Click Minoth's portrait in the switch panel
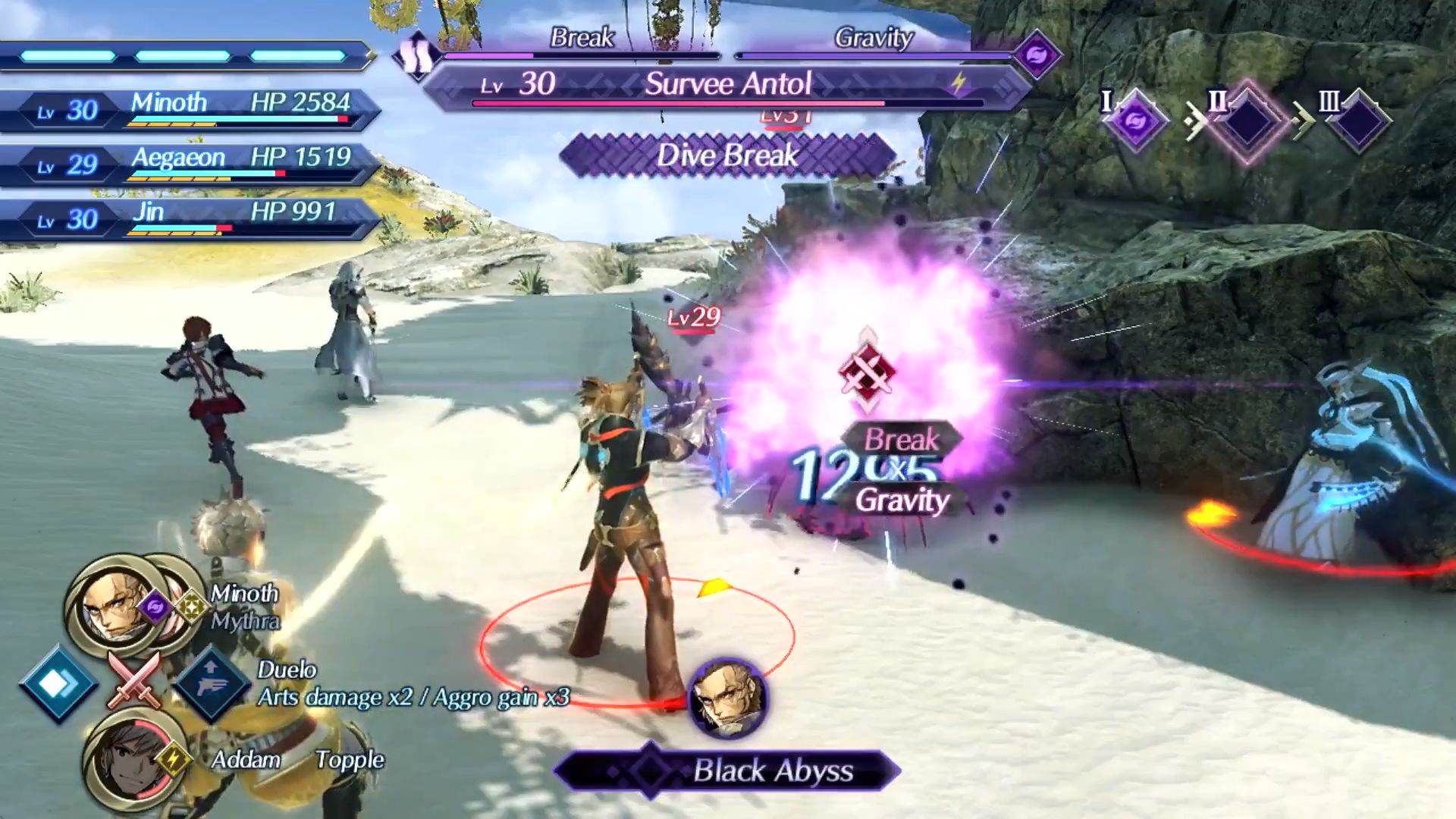 click(108, 605)
